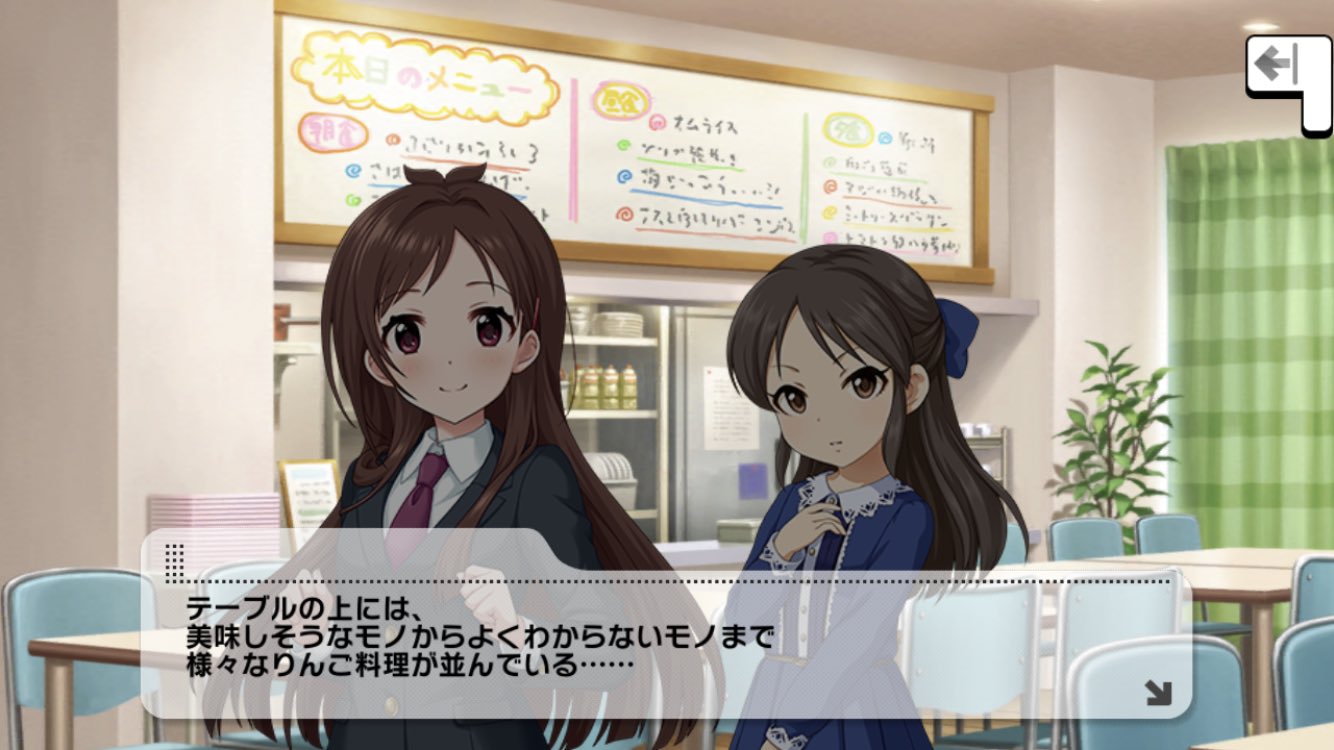Advance dialogue with the arrow indicator
1334x750 pixels.
(1159, 693)
